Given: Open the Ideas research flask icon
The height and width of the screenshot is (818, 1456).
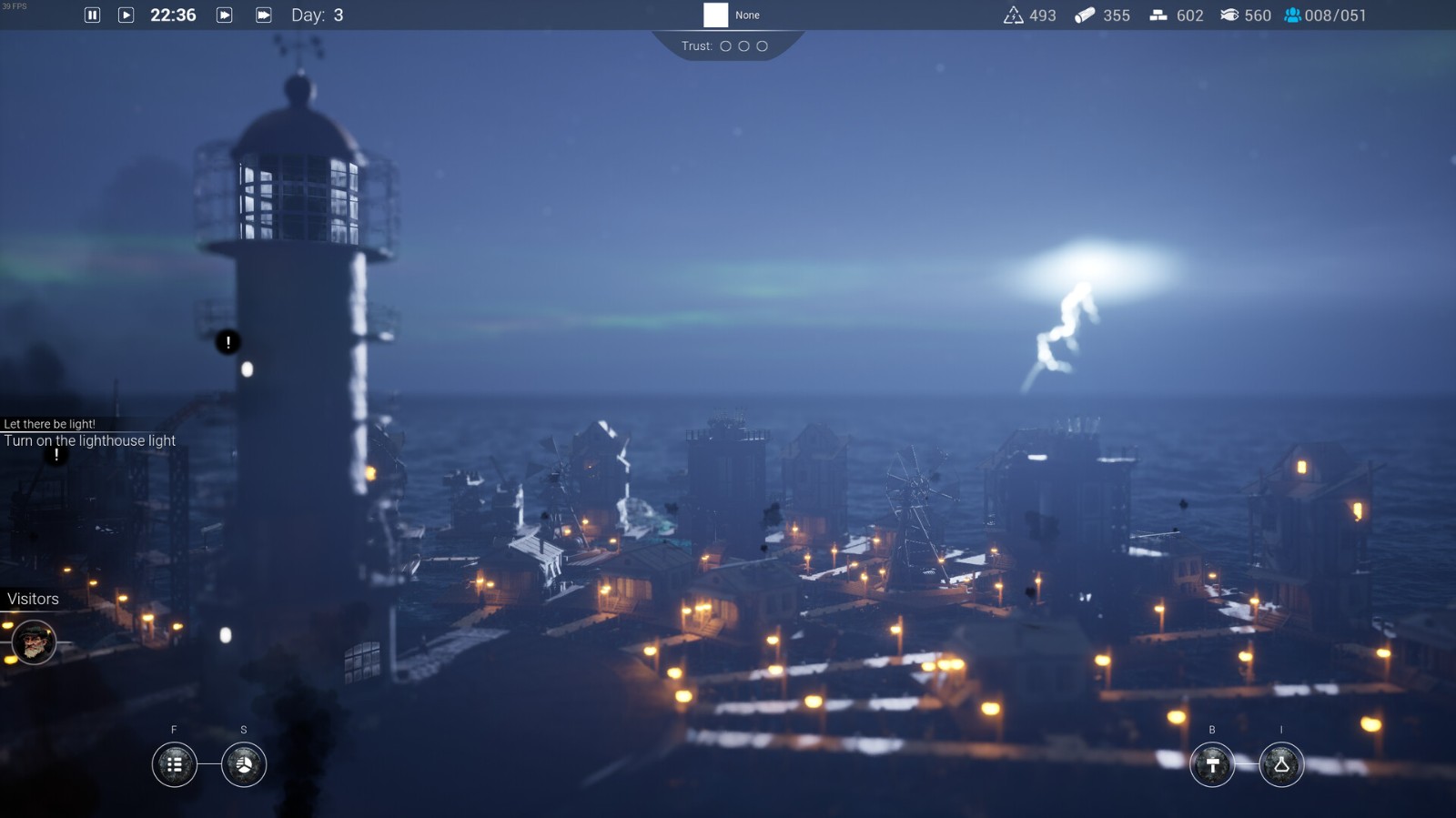Looking at the screenshot, I should click(1280, 765).
